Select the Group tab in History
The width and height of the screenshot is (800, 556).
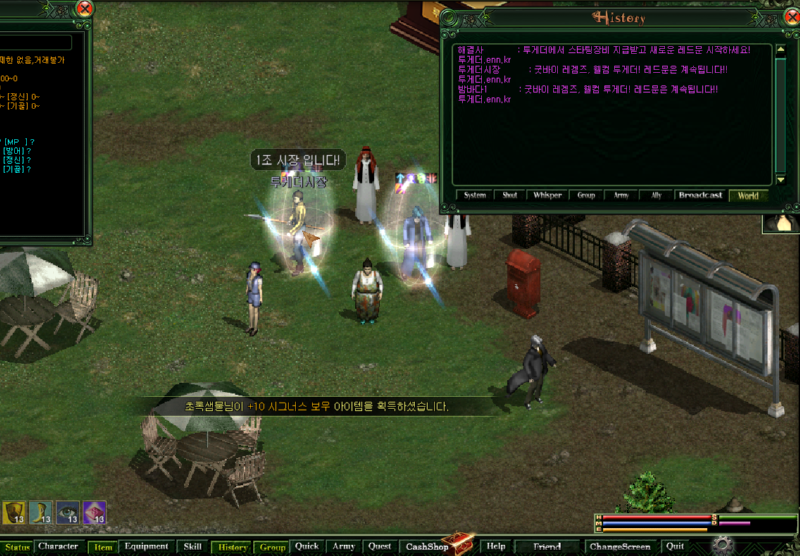pyautogui.click(x=586, y=195)
